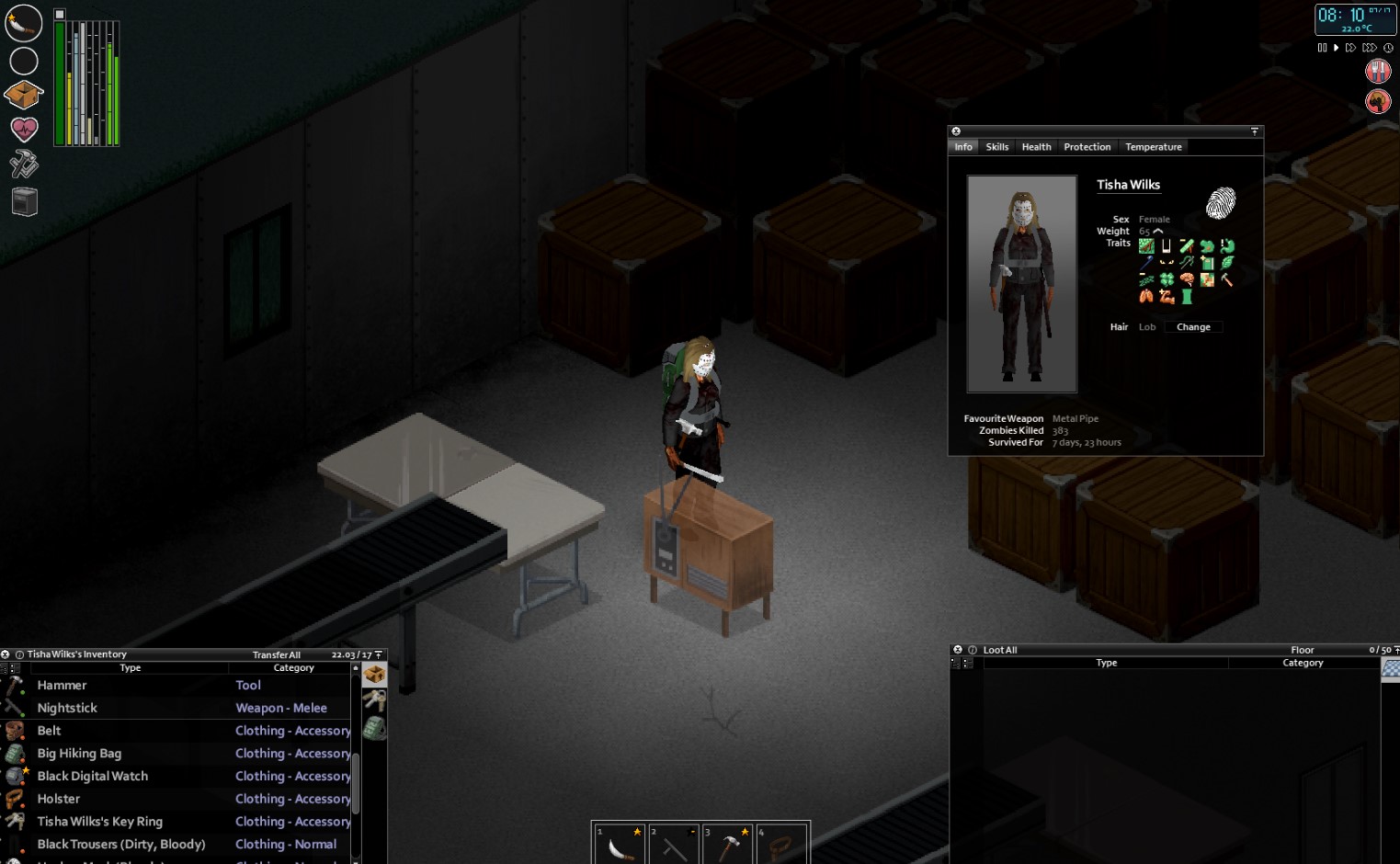Open the crafting hammer menu

tap(24, 165)
